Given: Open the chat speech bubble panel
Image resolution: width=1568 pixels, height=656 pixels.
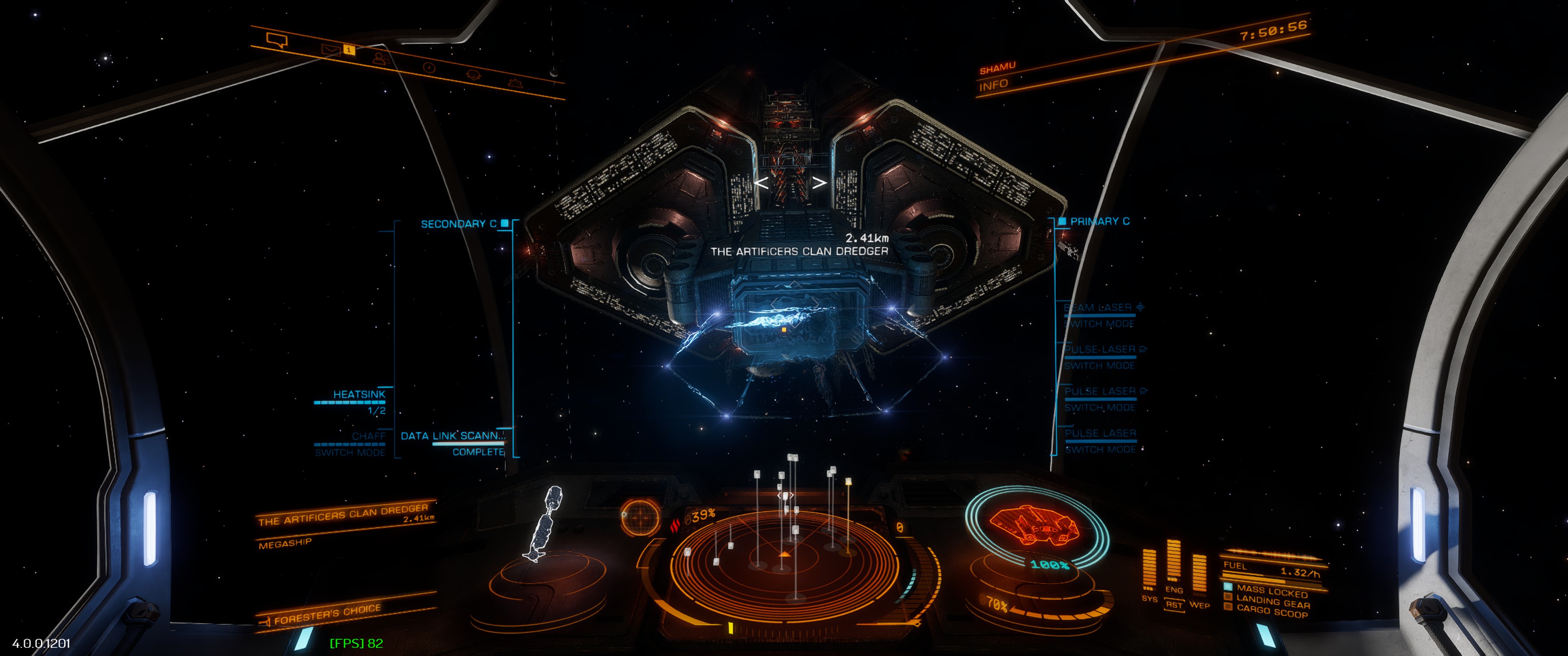Looking at the screenshot, I should click(x=277, y=40).
